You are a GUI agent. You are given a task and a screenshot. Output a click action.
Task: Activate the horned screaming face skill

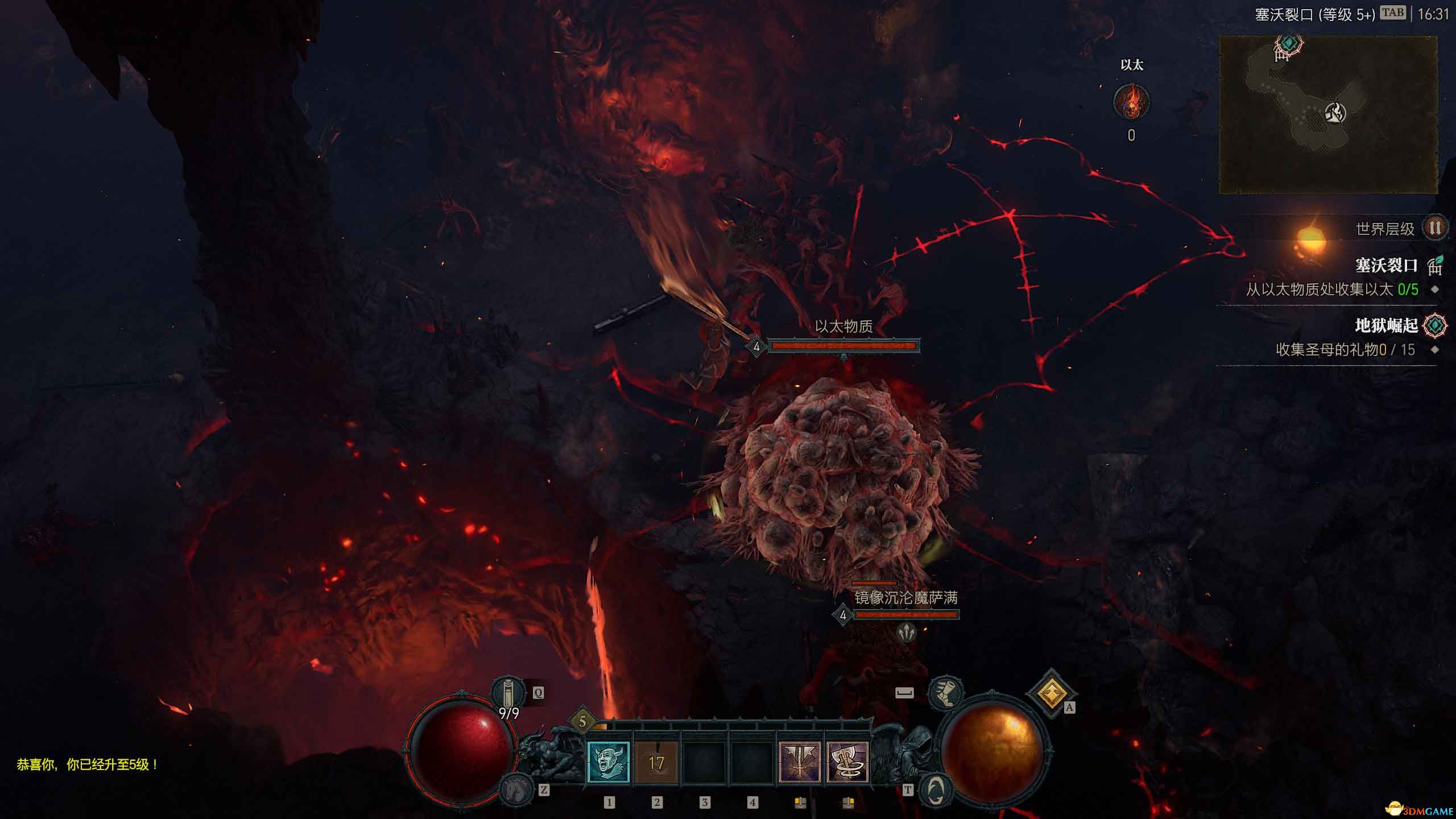pos(608,762)
